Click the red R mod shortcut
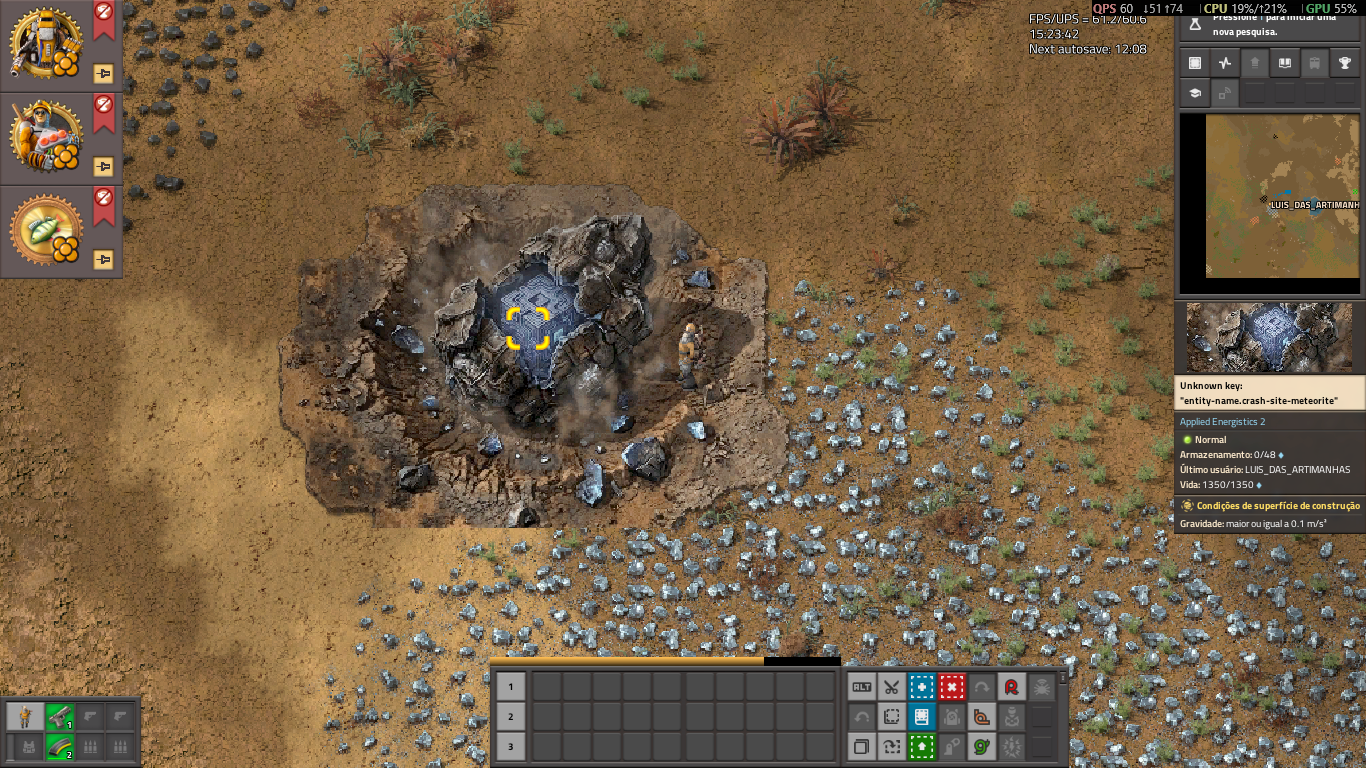1366x768 pixels. point(1012,687)
